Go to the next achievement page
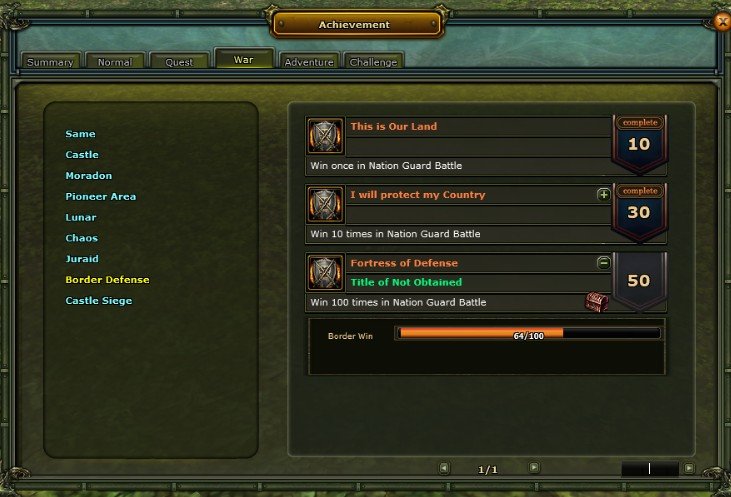Screen dimensions: 731x497 534,467
